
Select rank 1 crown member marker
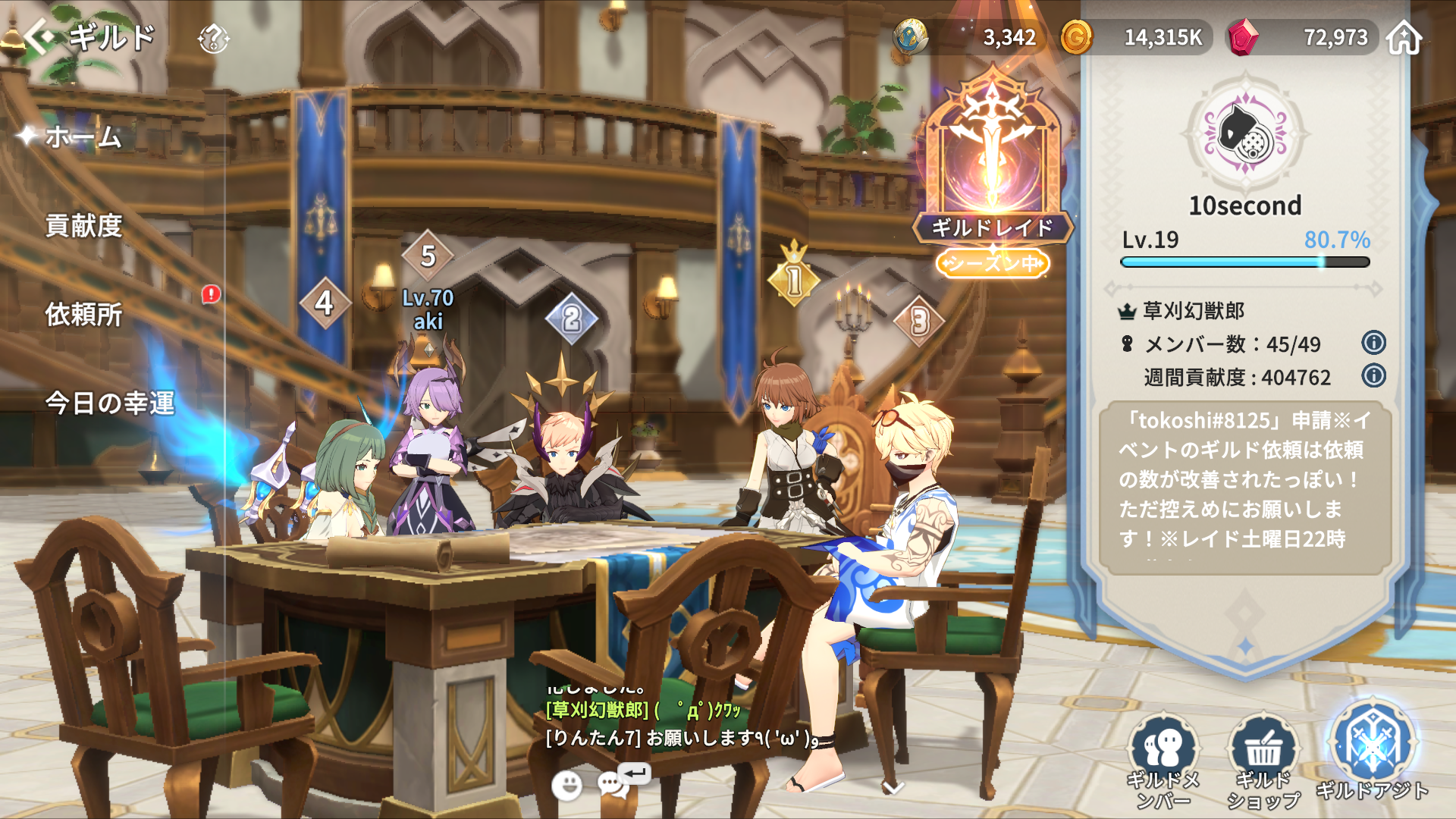click(x=793, y=278)
